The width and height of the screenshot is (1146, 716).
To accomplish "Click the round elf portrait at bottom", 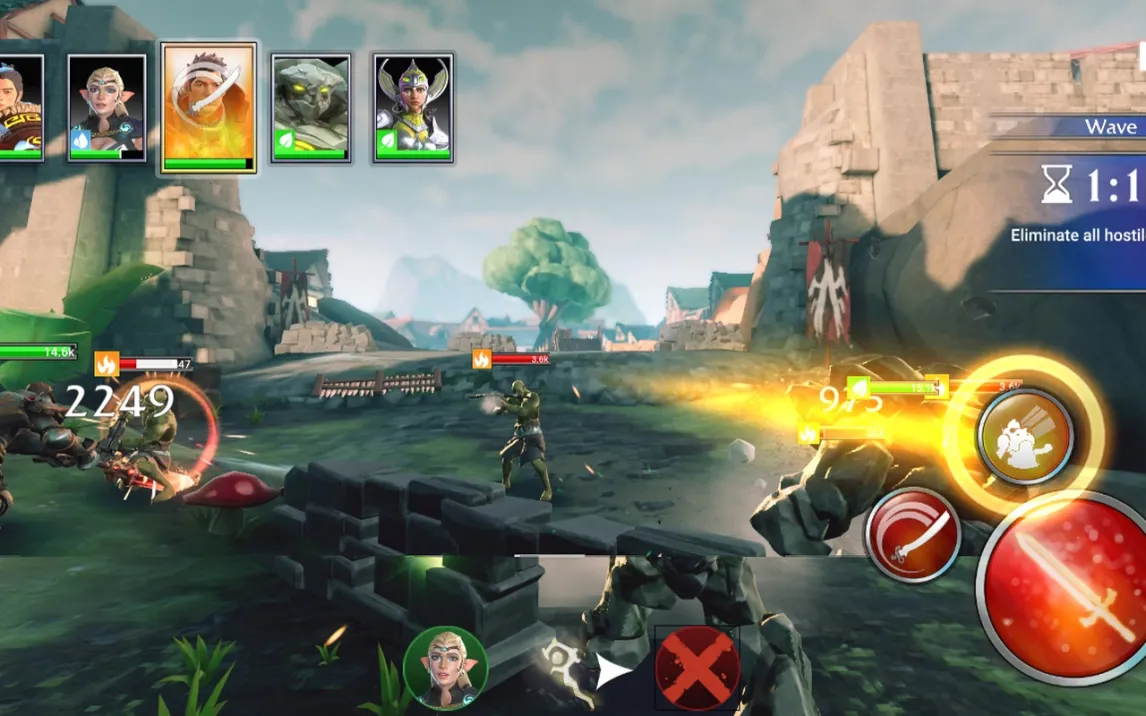I will click(x=445, y=668).
